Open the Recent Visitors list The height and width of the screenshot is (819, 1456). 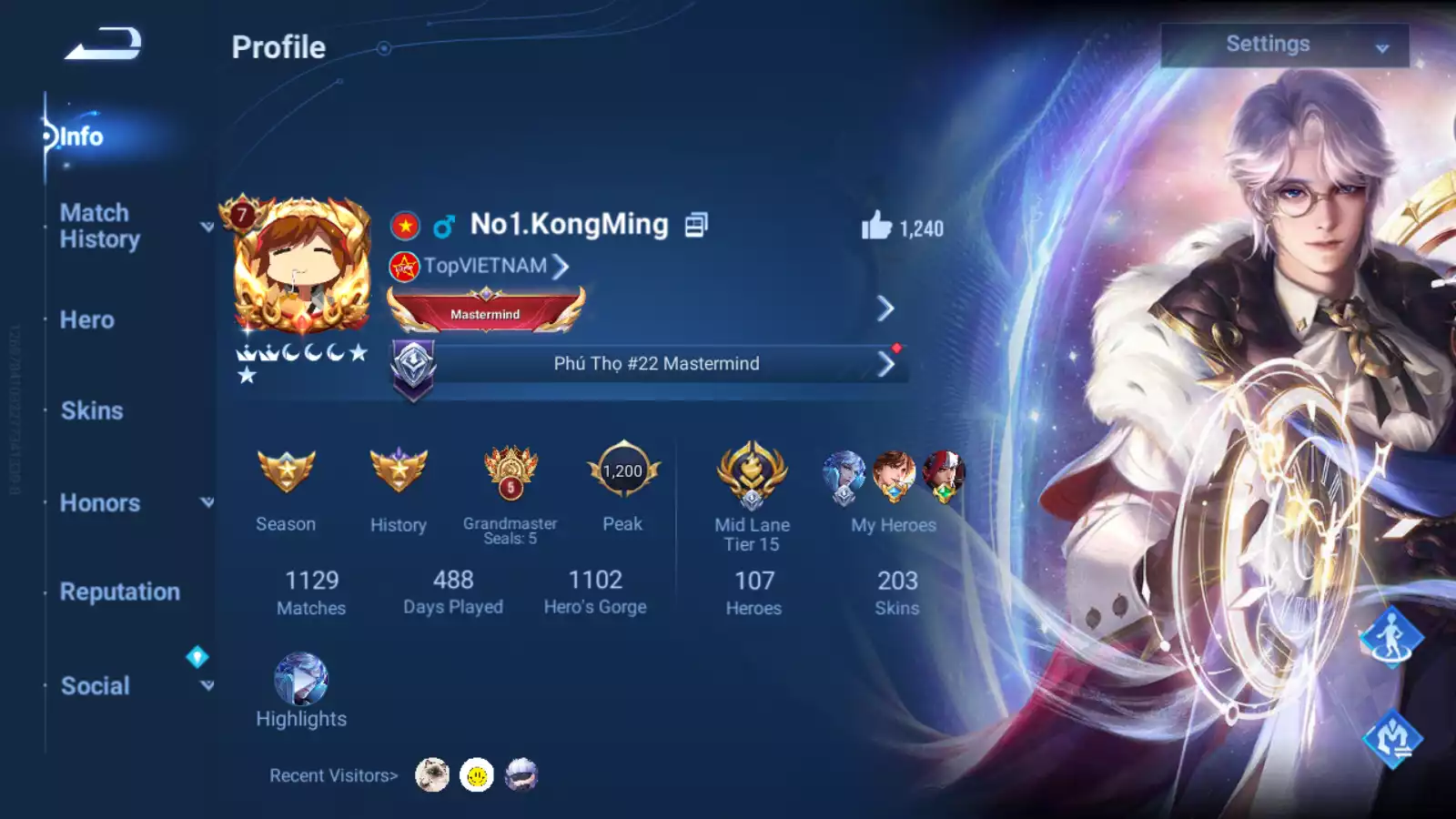[333, 776]
